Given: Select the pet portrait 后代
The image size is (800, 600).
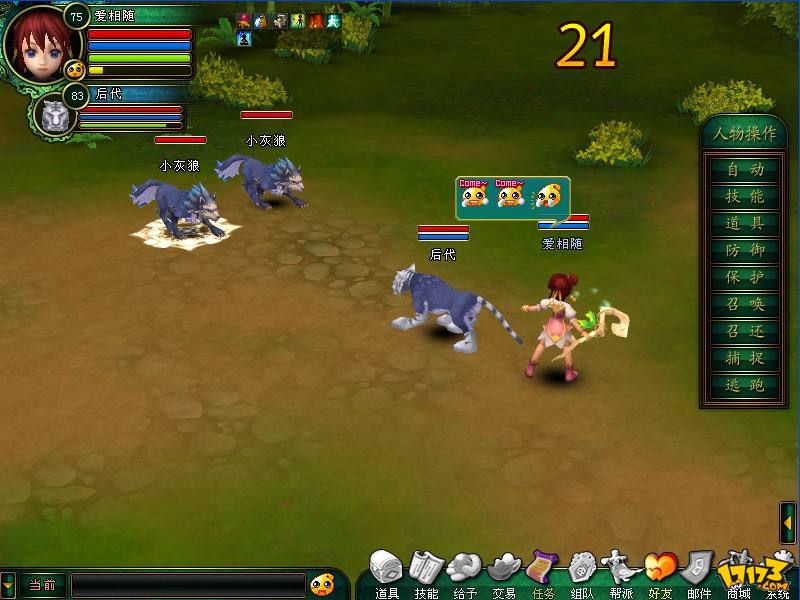Looking at the screenshot, I should (54, 114).
